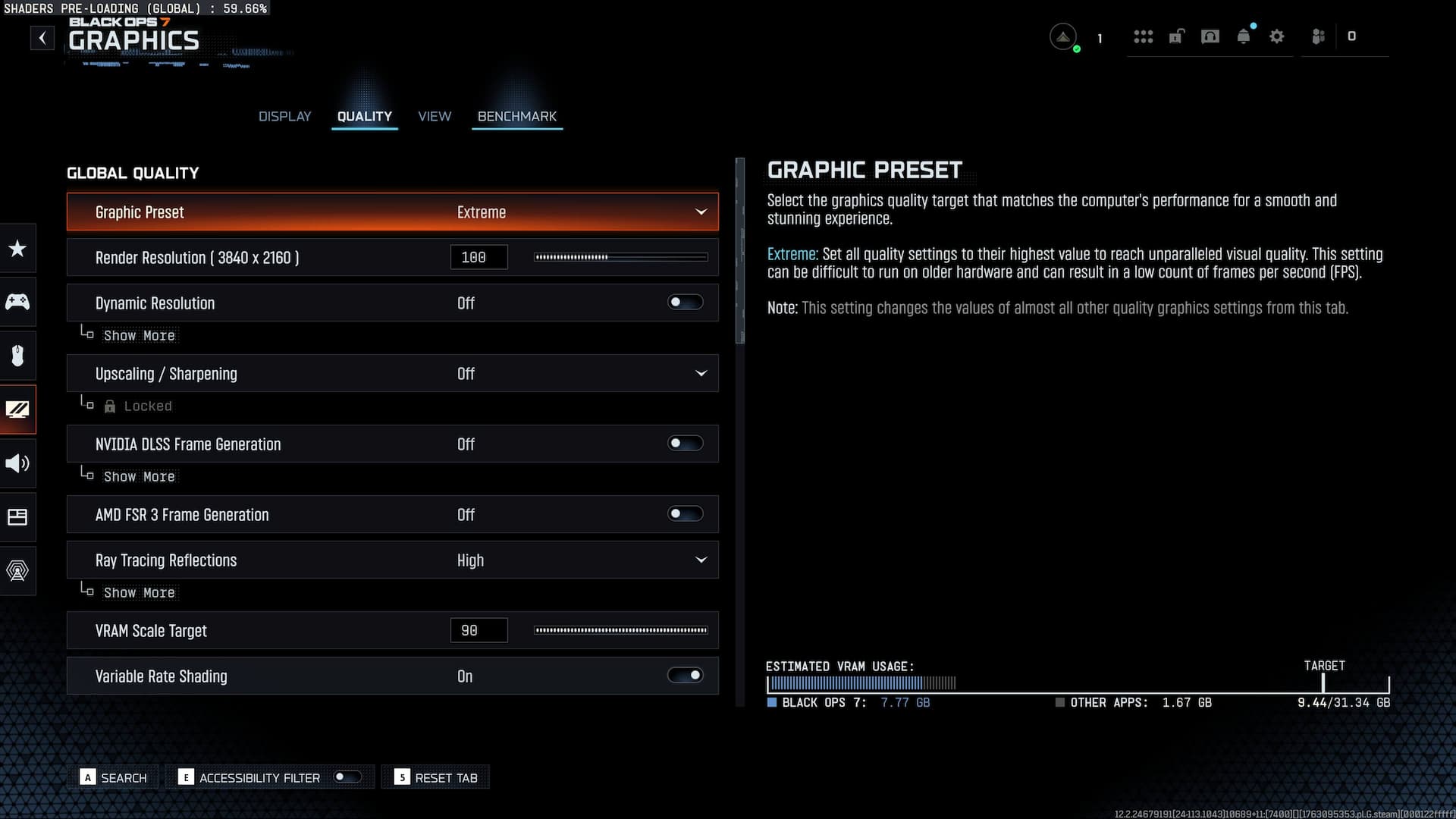Switch to the Display tab
The height and width of the screenshot is (819, 1456).
284,116
